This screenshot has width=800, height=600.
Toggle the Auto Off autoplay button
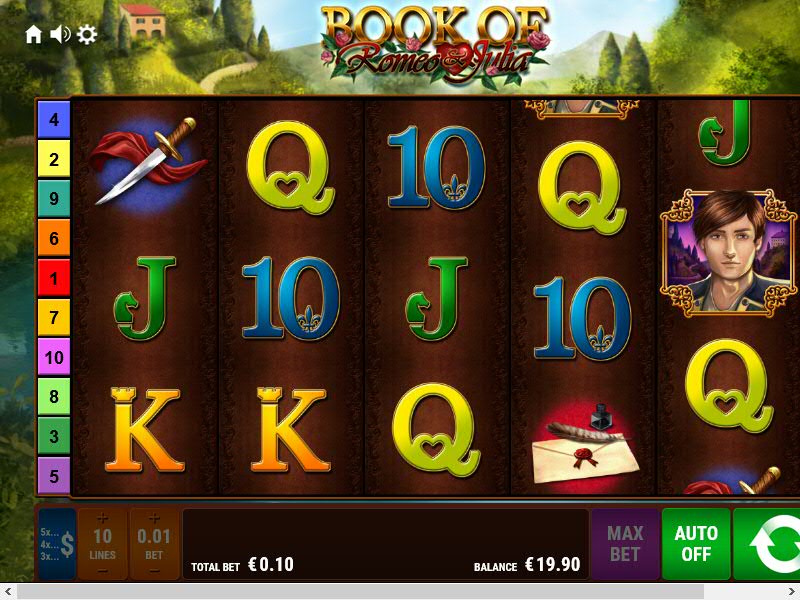point(696,544)
